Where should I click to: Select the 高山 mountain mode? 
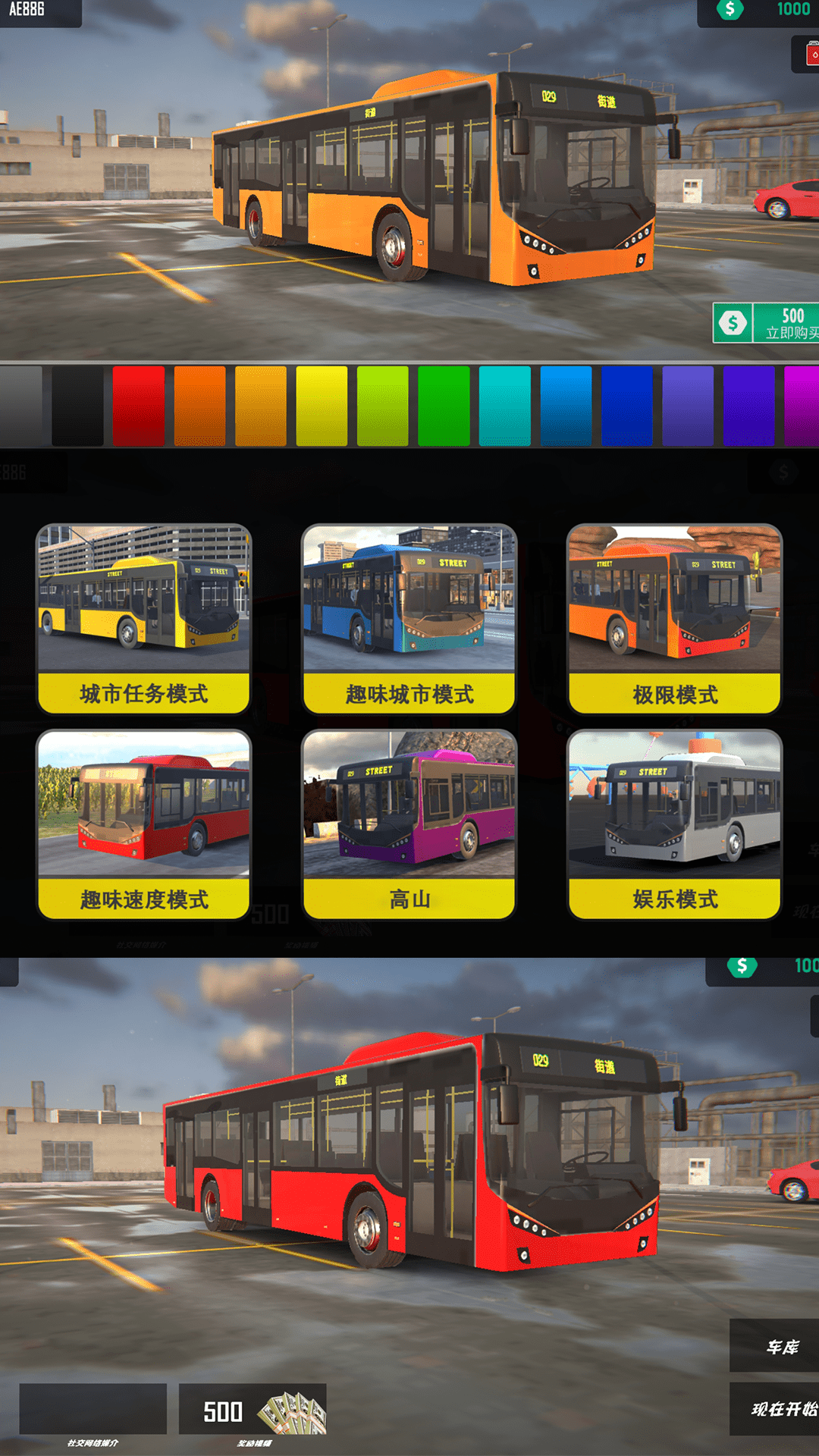tap(409, 824)
